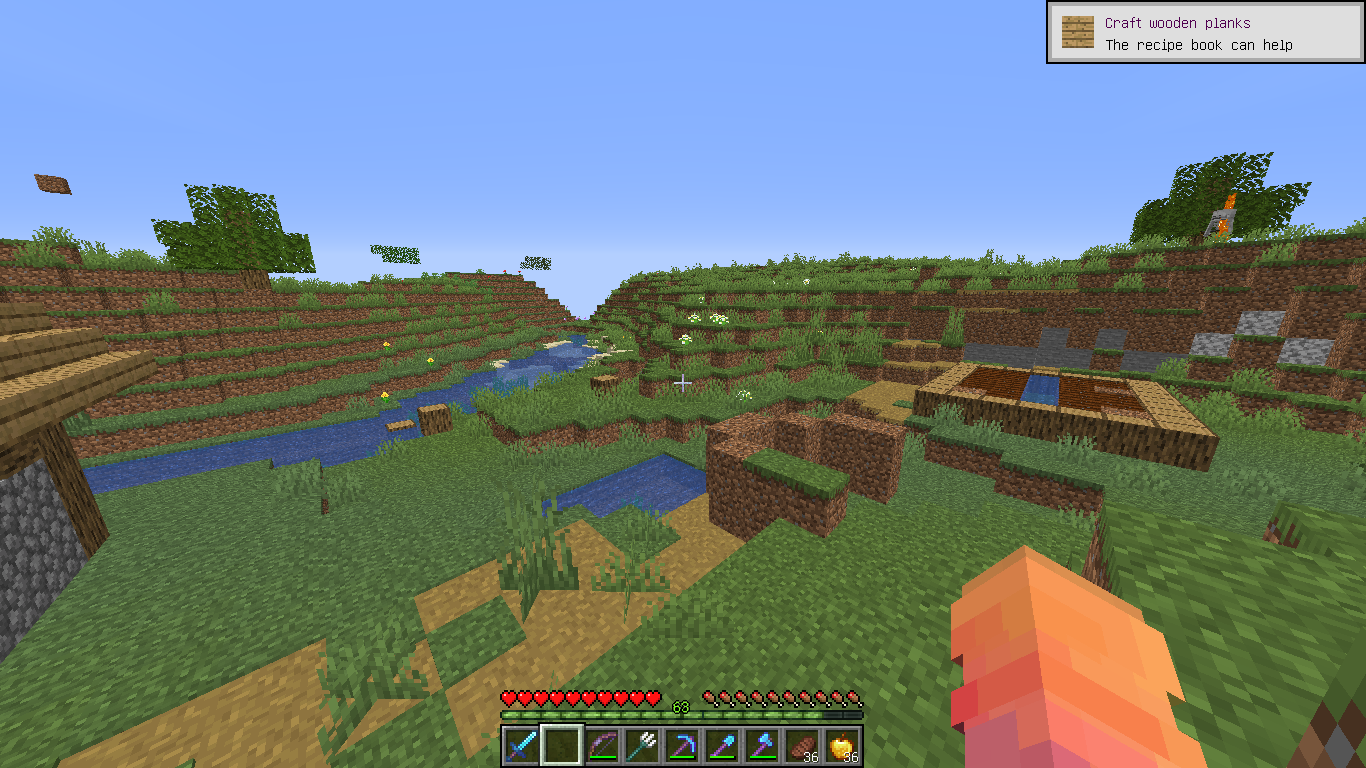Viewport: 1366px width, 768px height.
Task: Choose the diamond axe slot
Action: 762,746
